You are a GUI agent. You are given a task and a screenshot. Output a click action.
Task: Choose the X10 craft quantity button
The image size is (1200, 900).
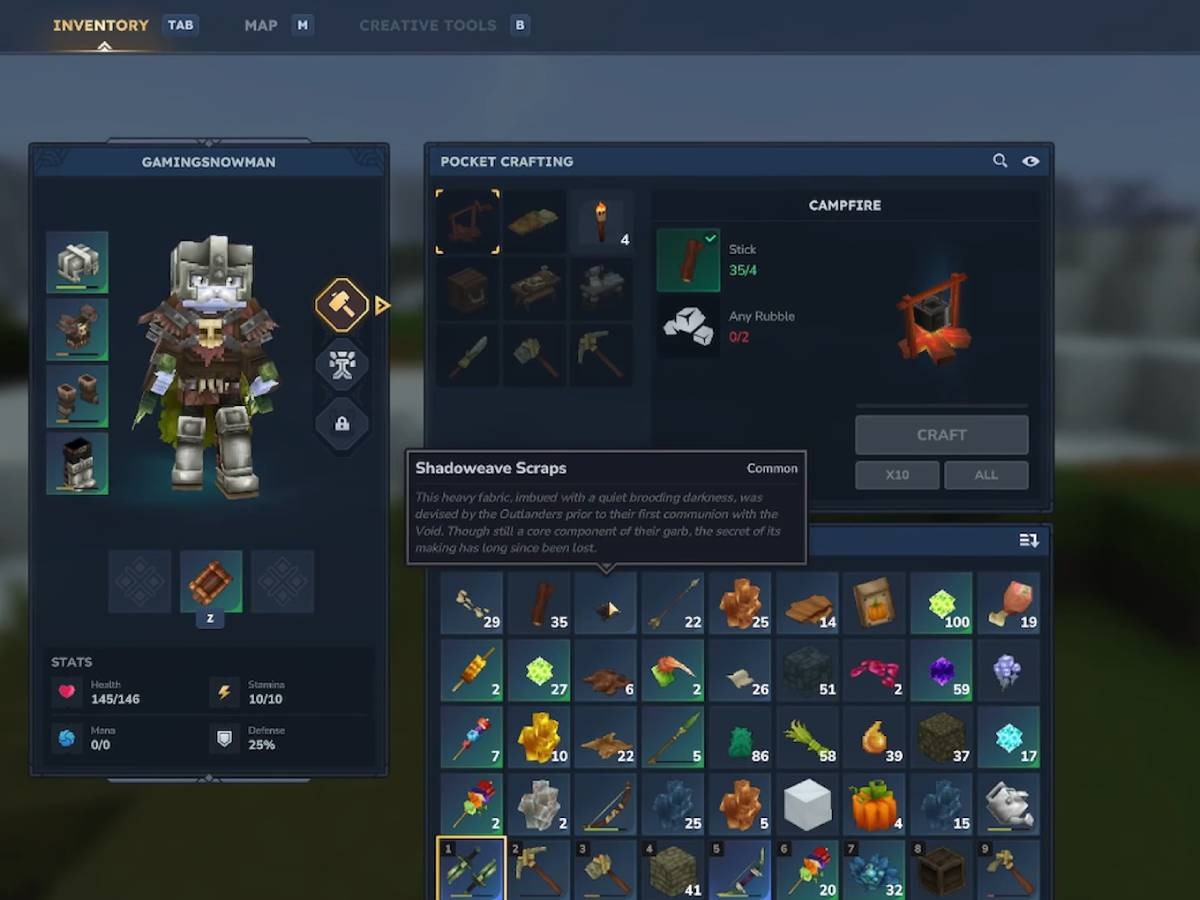pyautogui.click(x=897, y=475)
